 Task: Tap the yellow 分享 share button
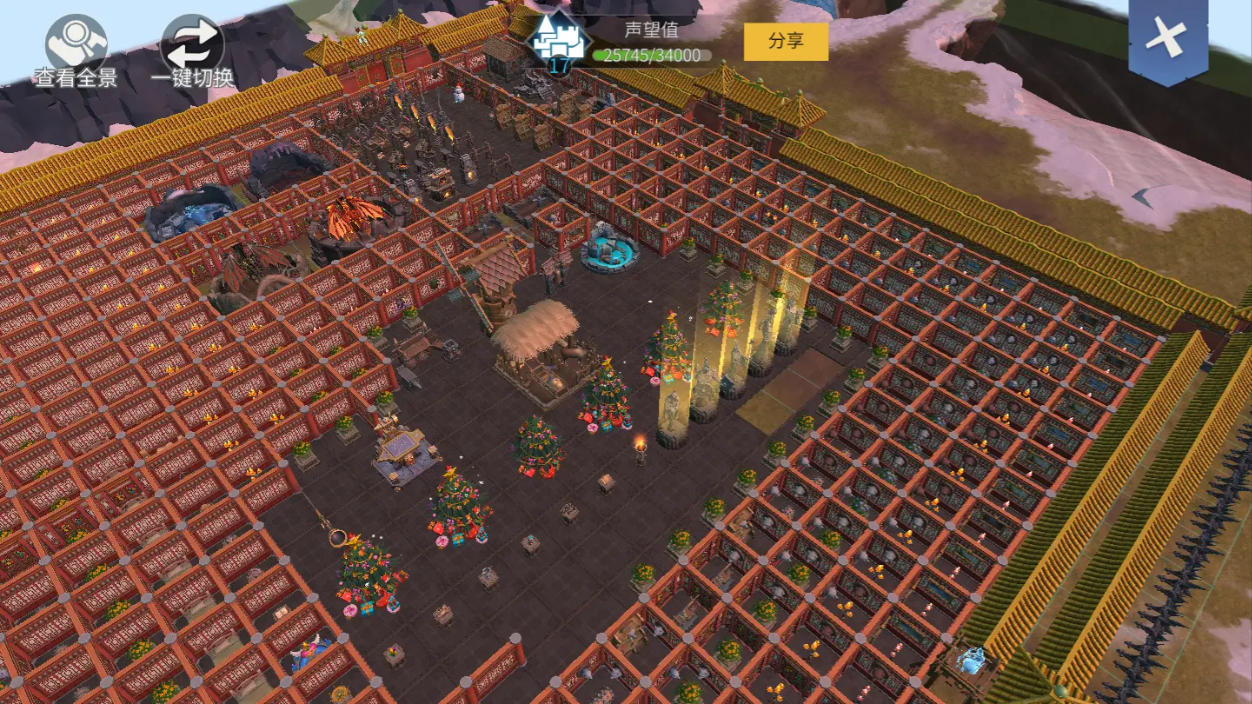(x=785, y=42)
